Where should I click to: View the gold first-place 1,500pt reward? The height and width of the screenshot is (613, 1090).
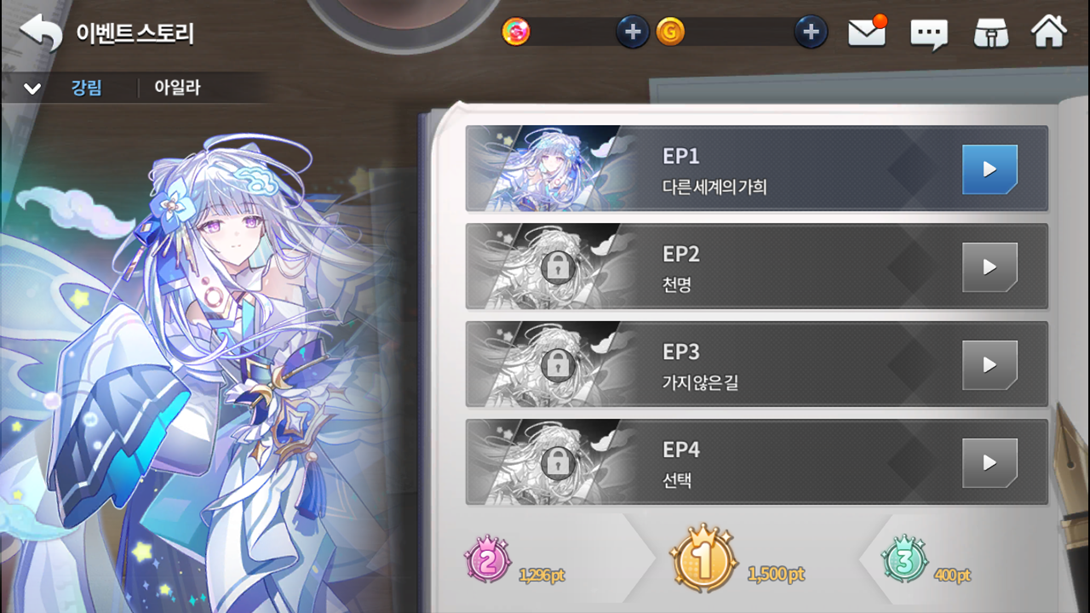(703, 560)
